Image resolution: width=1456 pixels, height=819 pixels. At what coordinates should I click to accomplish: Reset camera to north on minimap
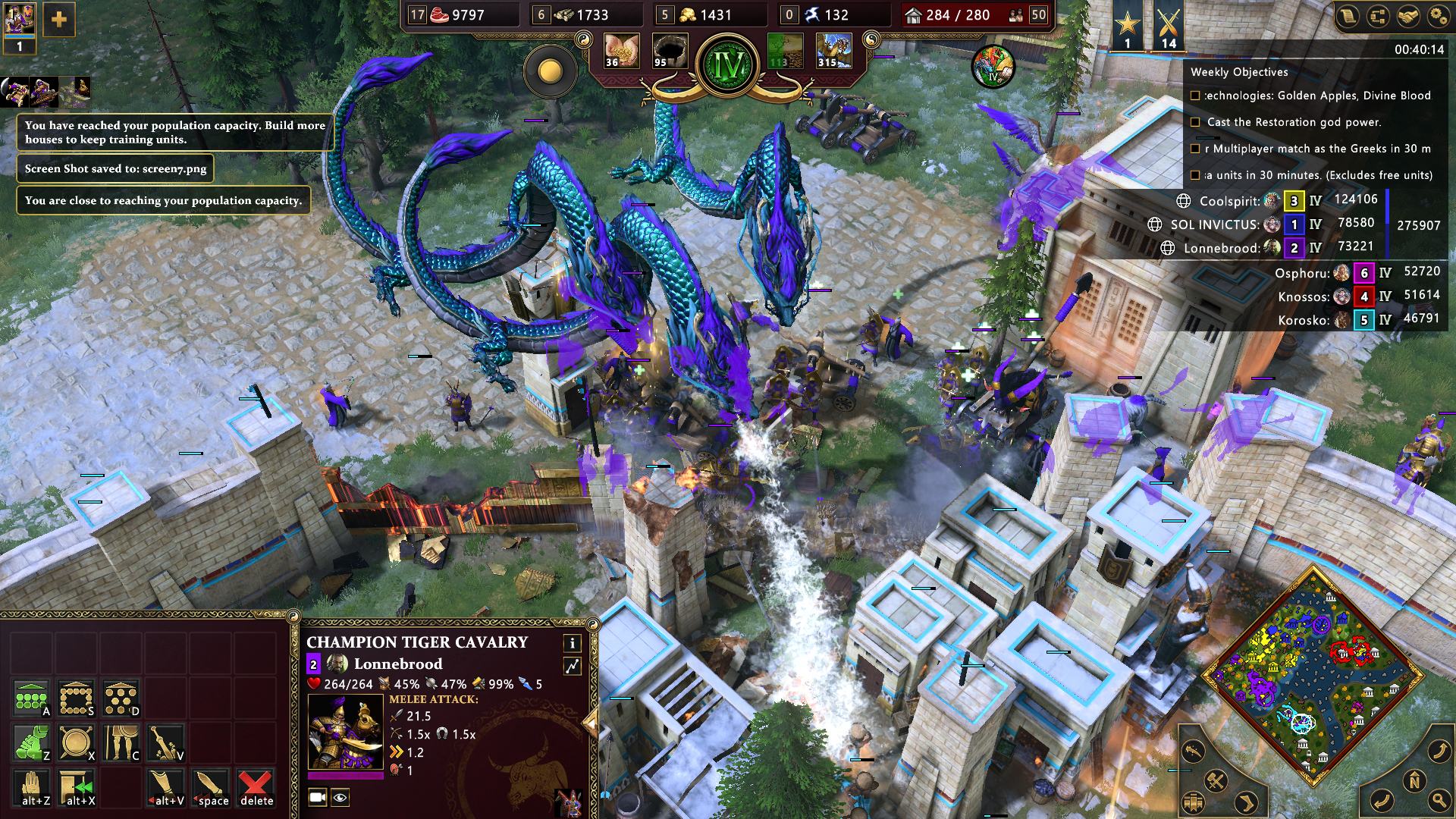[x=1414, y=781]
